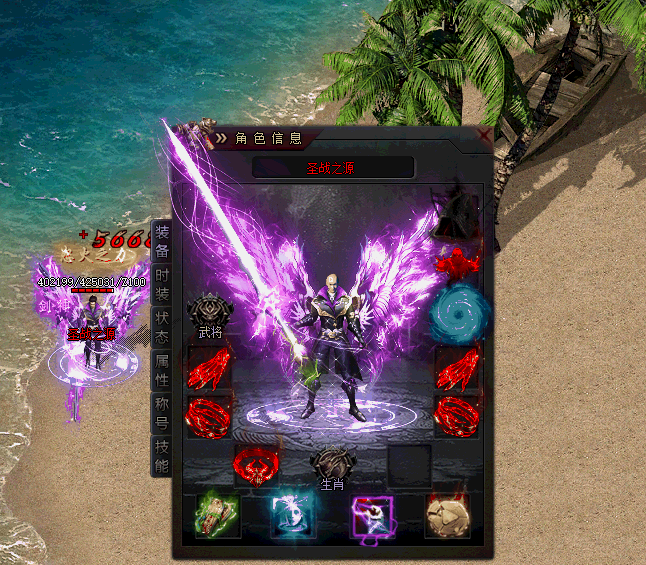Select the red armor slot above the vortex
This screenshot has height=565, width=646.
458,264
